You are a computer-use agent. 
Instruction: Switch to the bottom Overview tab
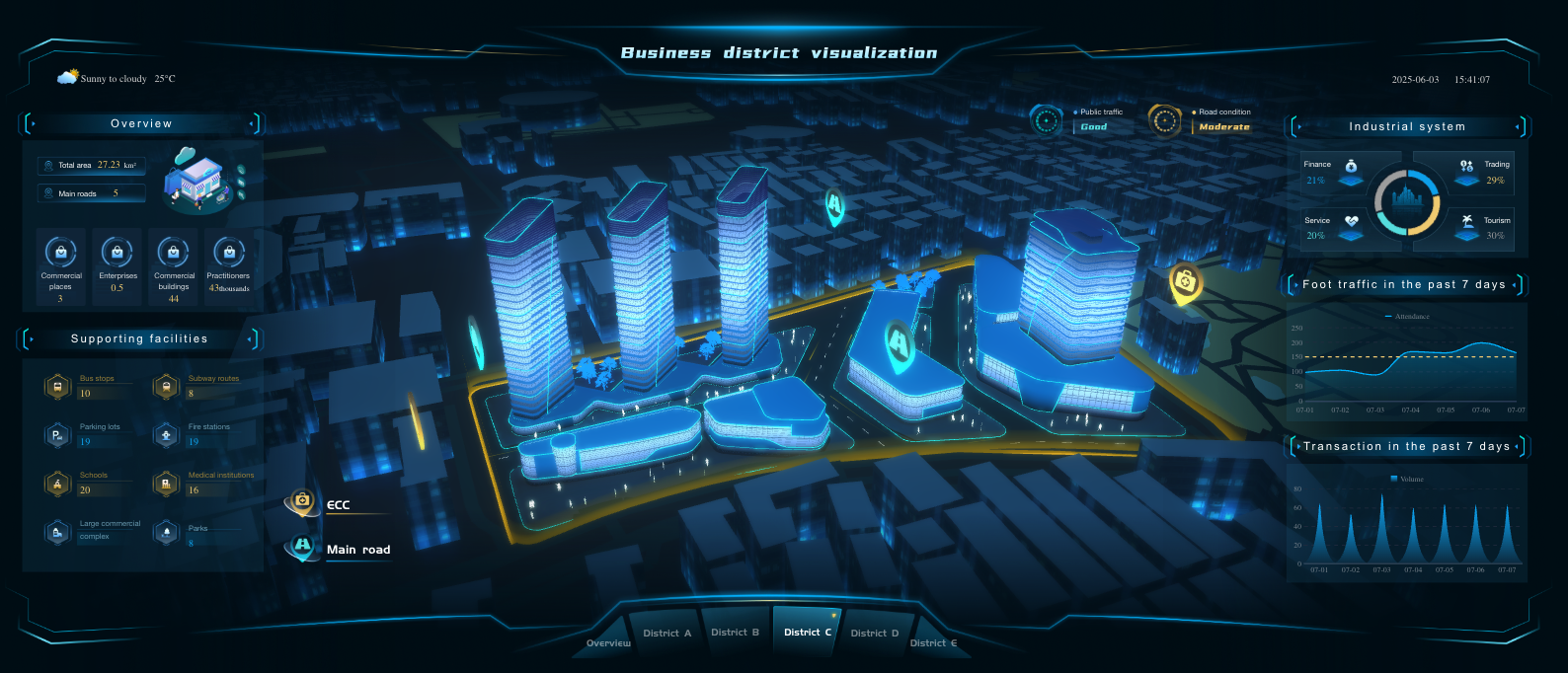coord(608,643)
